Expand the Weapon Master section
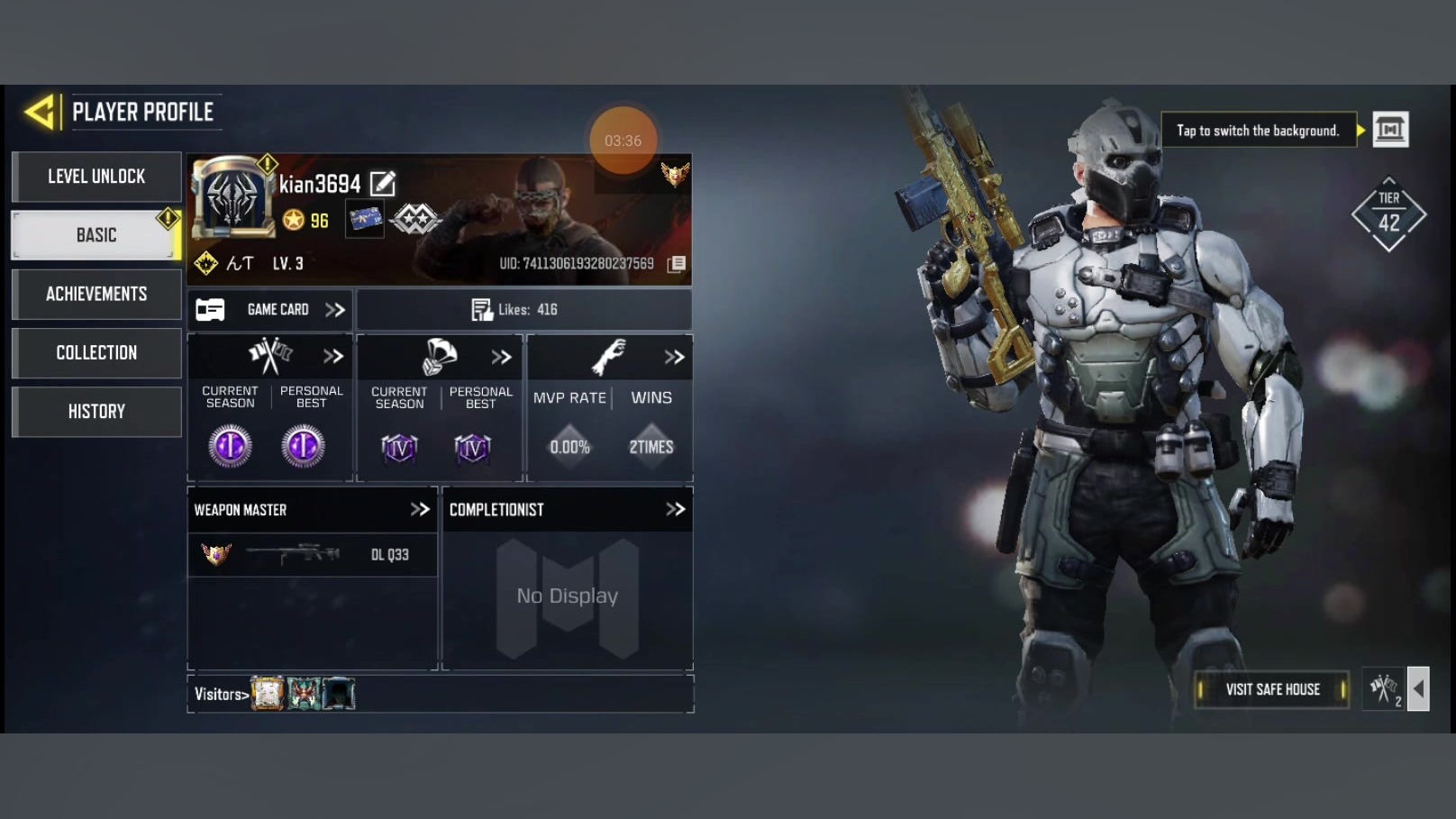This screenshot has width=1456, height=819. tap(420, 509)
